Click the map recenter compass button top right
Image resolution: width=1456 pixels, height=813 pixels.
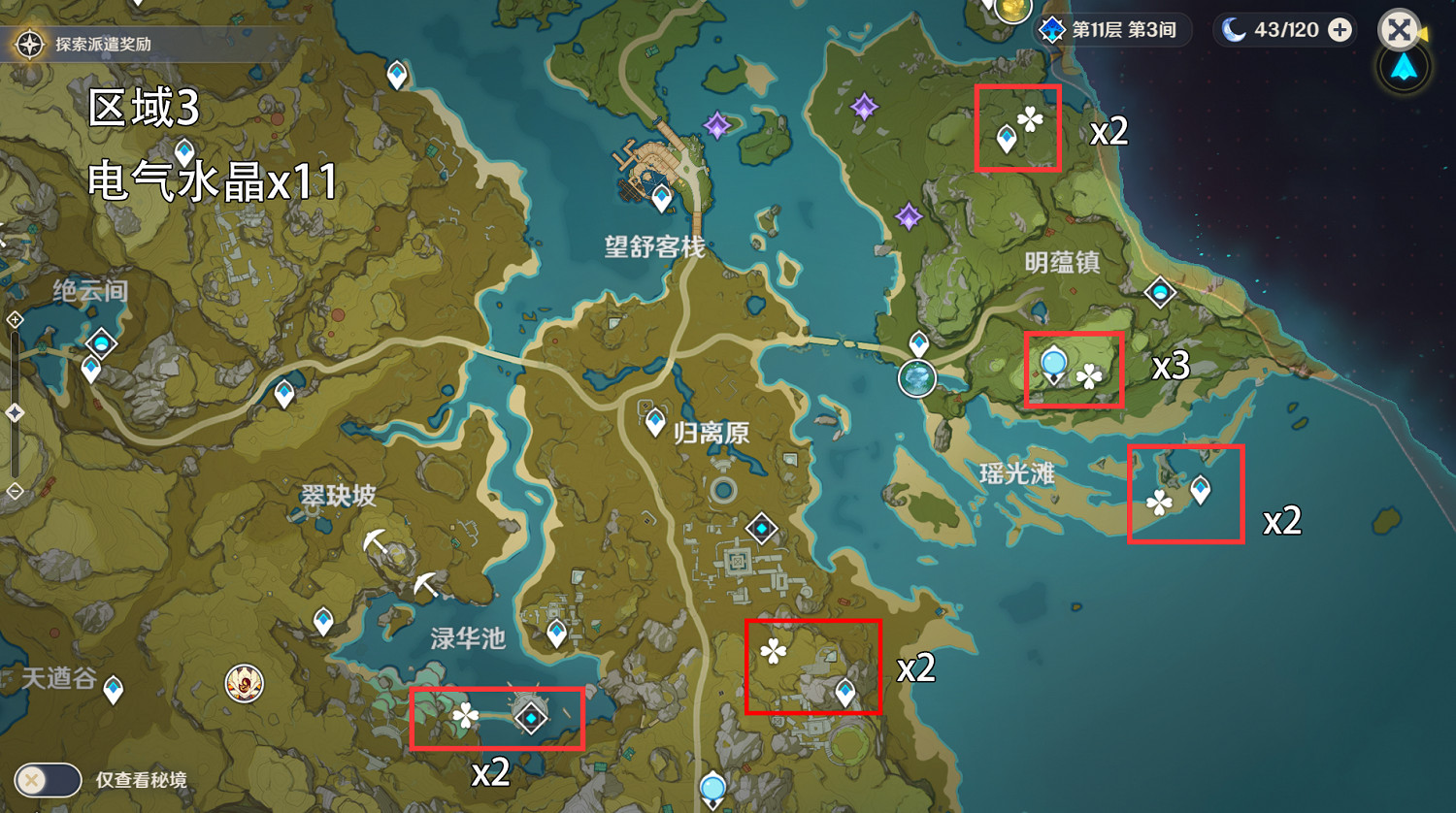tap(1402, 70)
